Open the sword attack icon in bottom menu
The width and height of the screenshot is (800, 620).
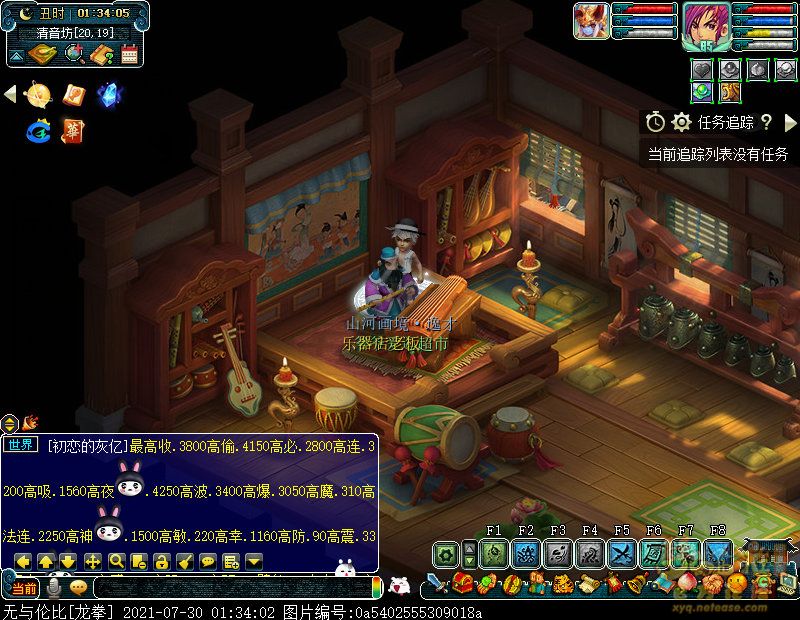[x=437, y=583]
